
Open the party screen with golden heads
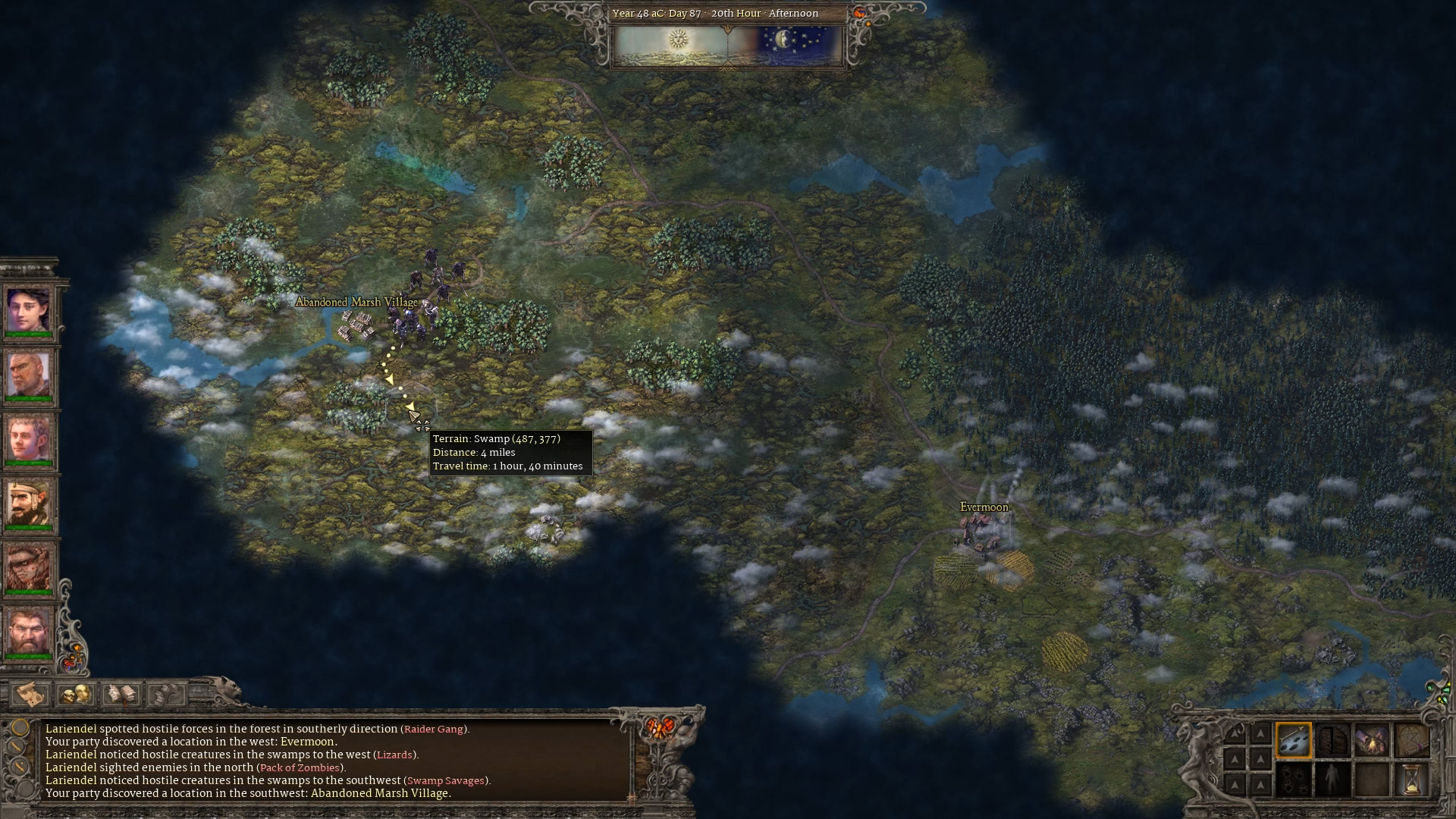(76, 693)
